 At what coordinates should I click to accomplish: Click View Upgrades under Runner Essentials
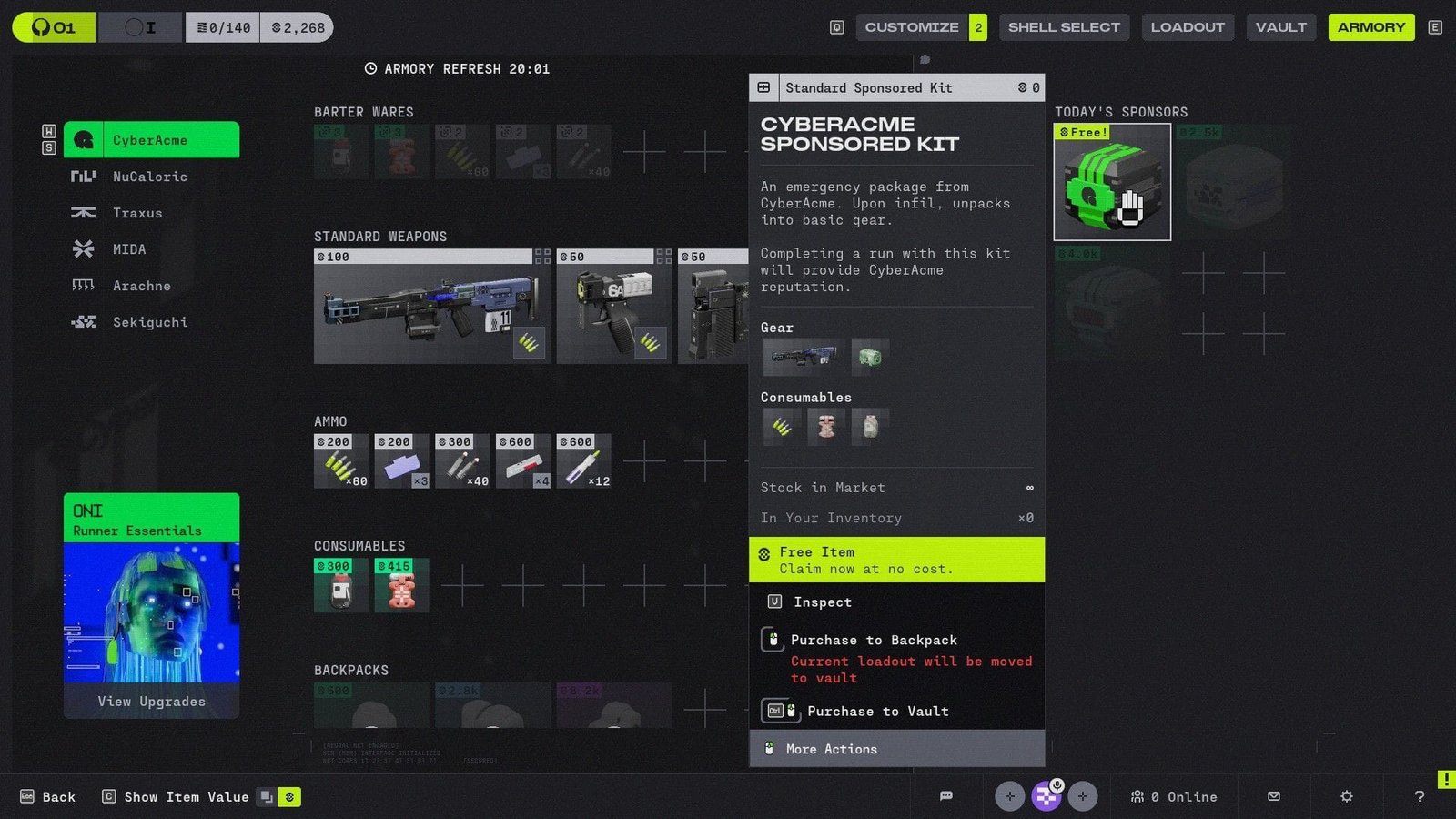pos(151,701)
